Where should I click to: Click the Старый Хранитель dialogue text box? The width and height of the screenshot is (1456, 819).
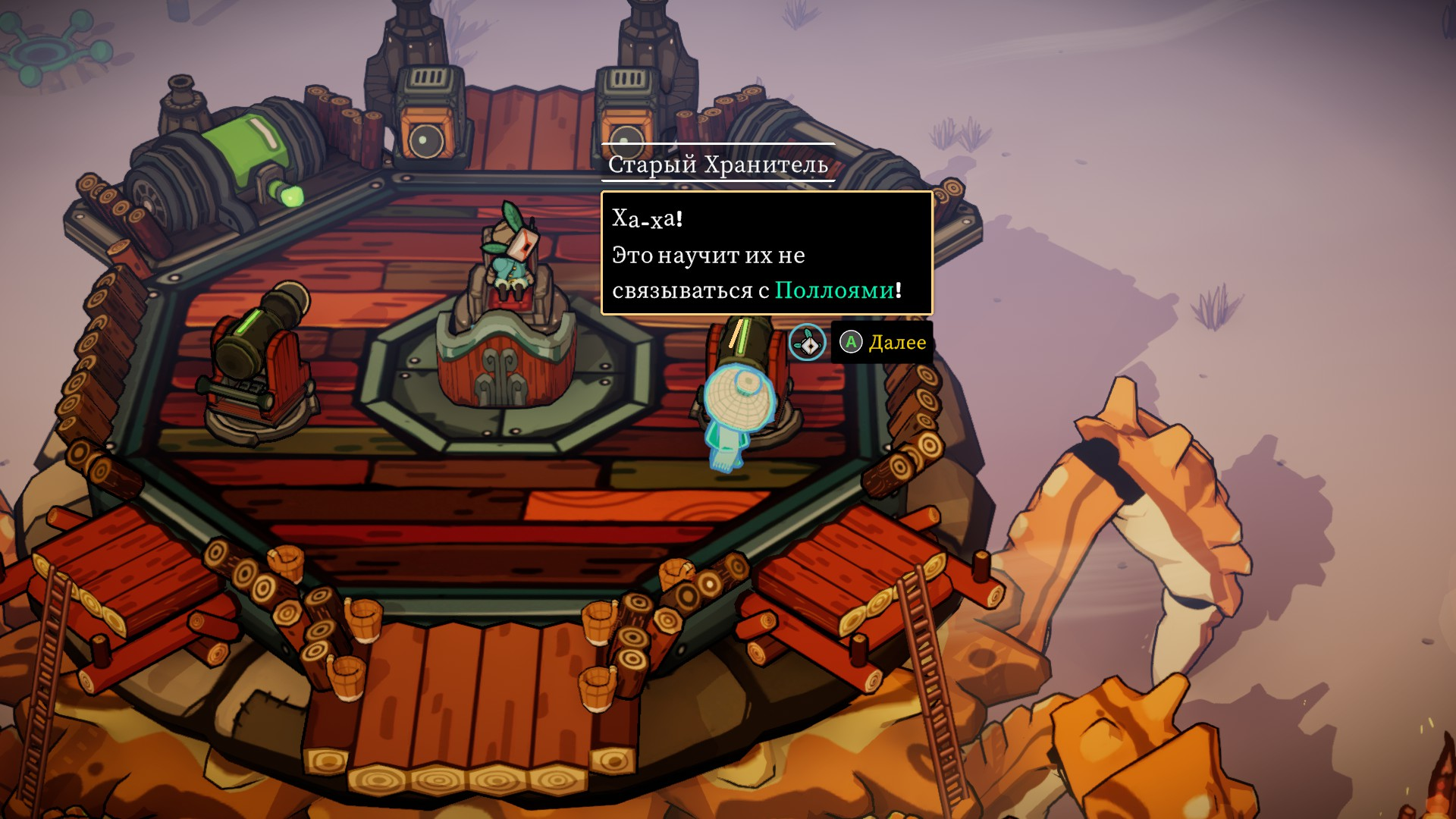point(766,253)
